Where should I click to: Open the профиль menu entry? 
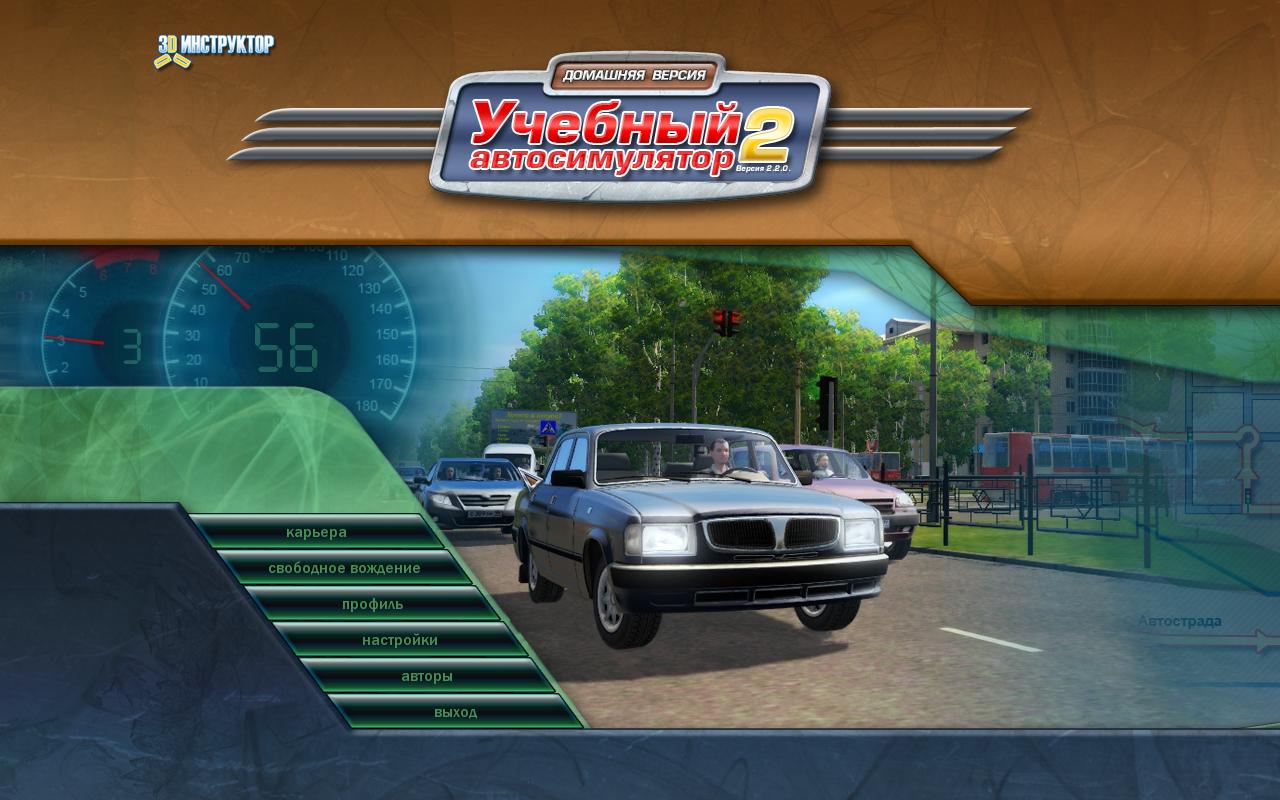point(372,604)
